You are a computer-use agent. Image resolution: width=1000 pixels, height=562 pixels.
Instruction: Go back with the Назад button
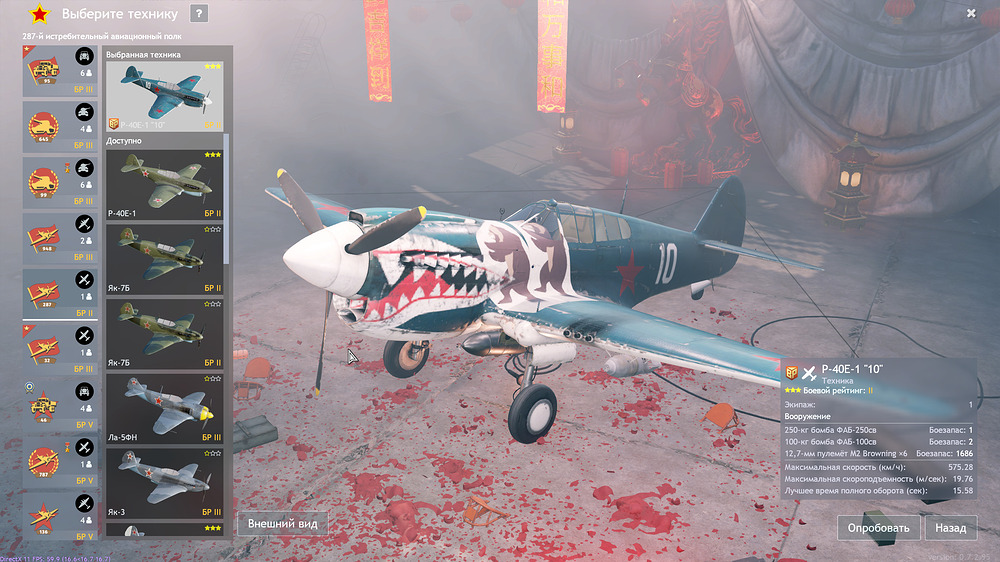pos(950,527)
